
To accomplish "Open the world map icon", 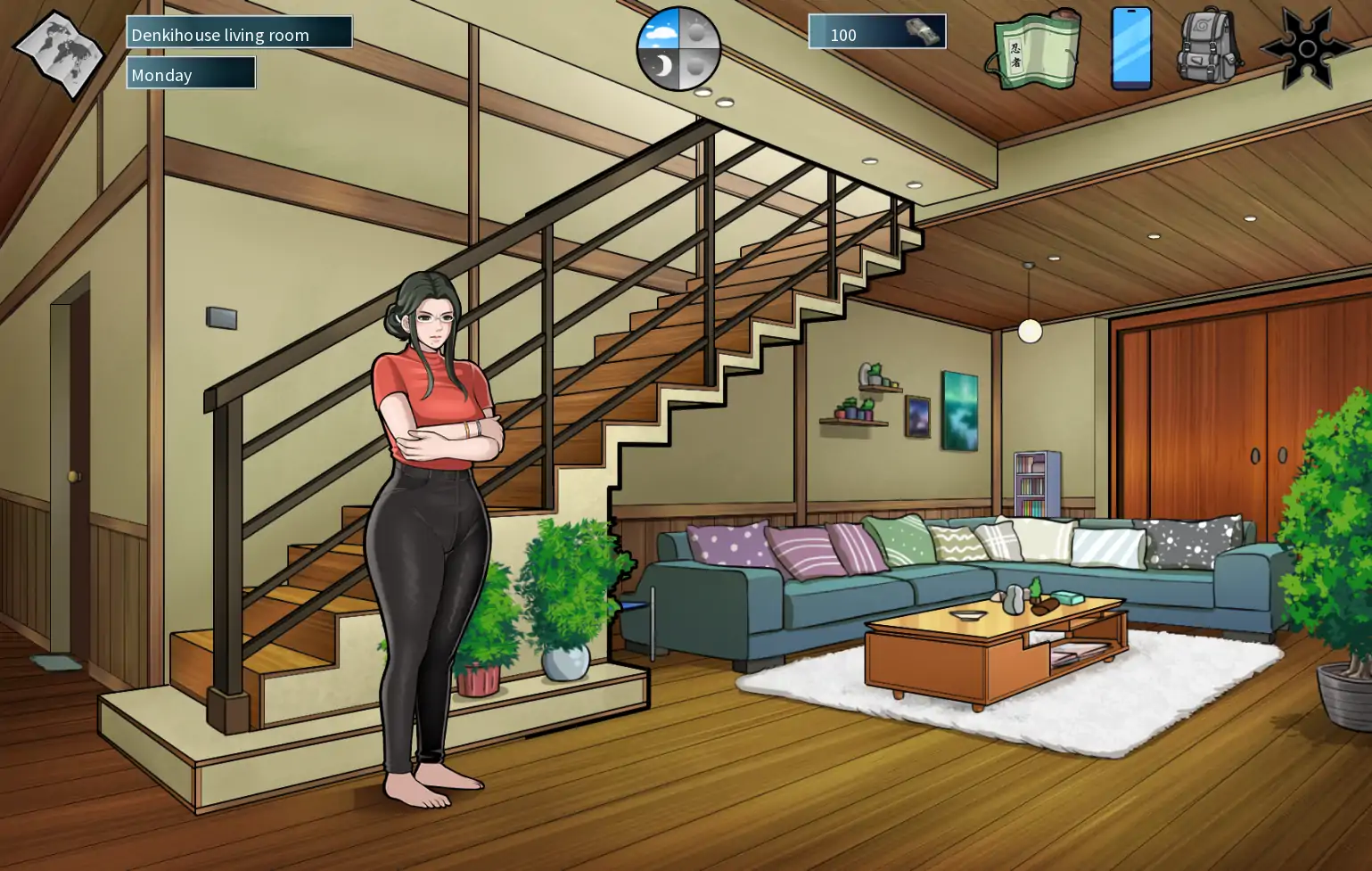I will (x=59, y=54).
